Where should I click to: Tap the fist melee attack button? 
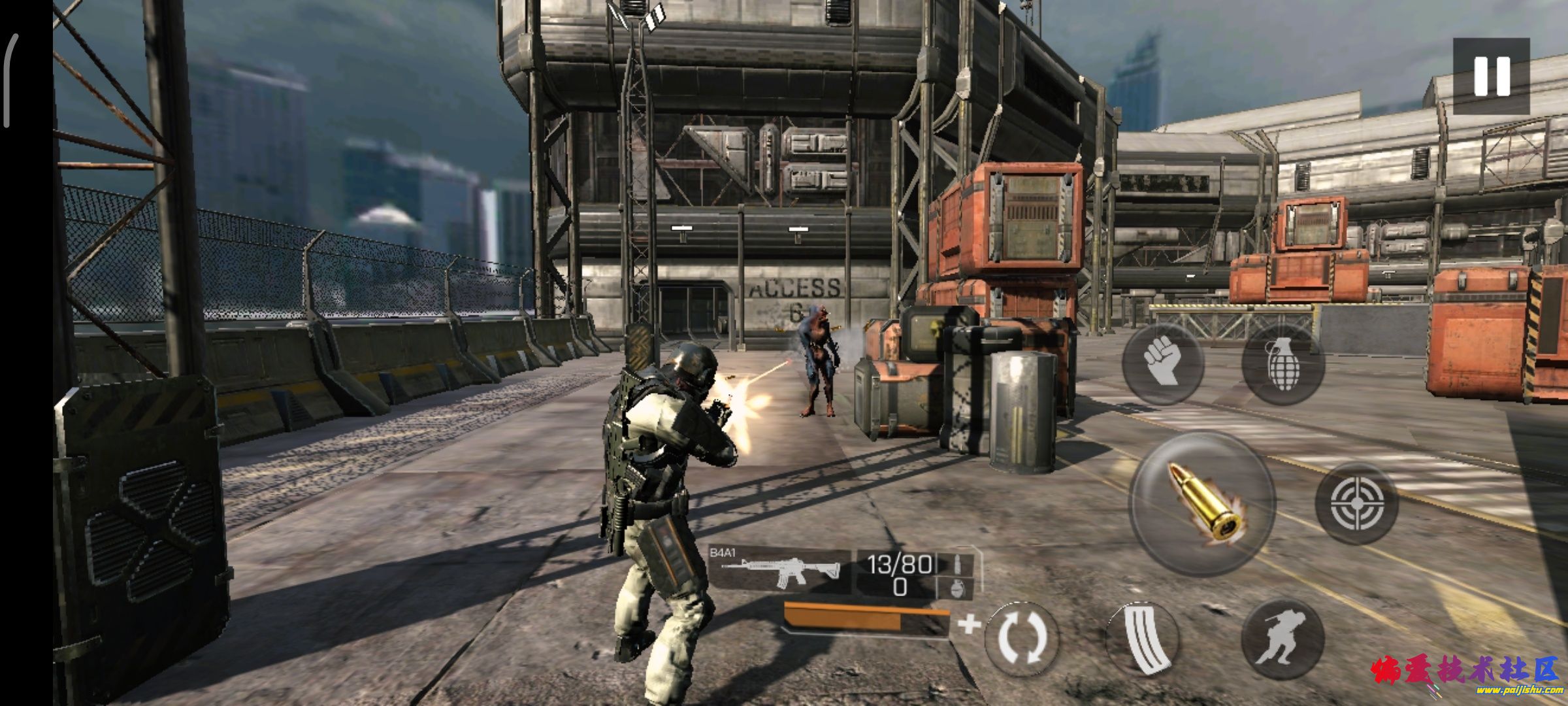click(1163, 363)
